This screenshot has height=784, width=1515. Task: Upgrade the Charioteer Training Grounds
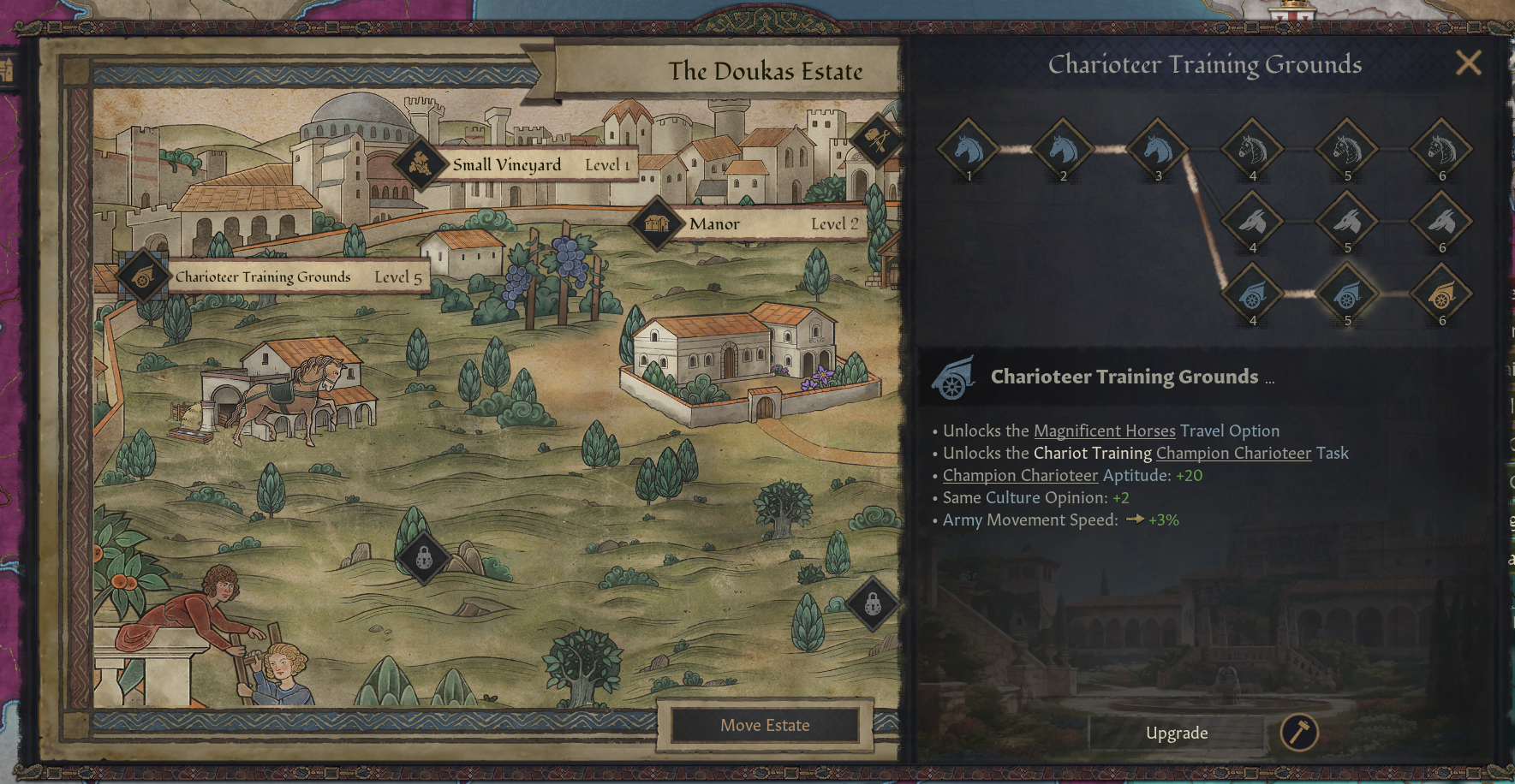tap(1177, 733)
